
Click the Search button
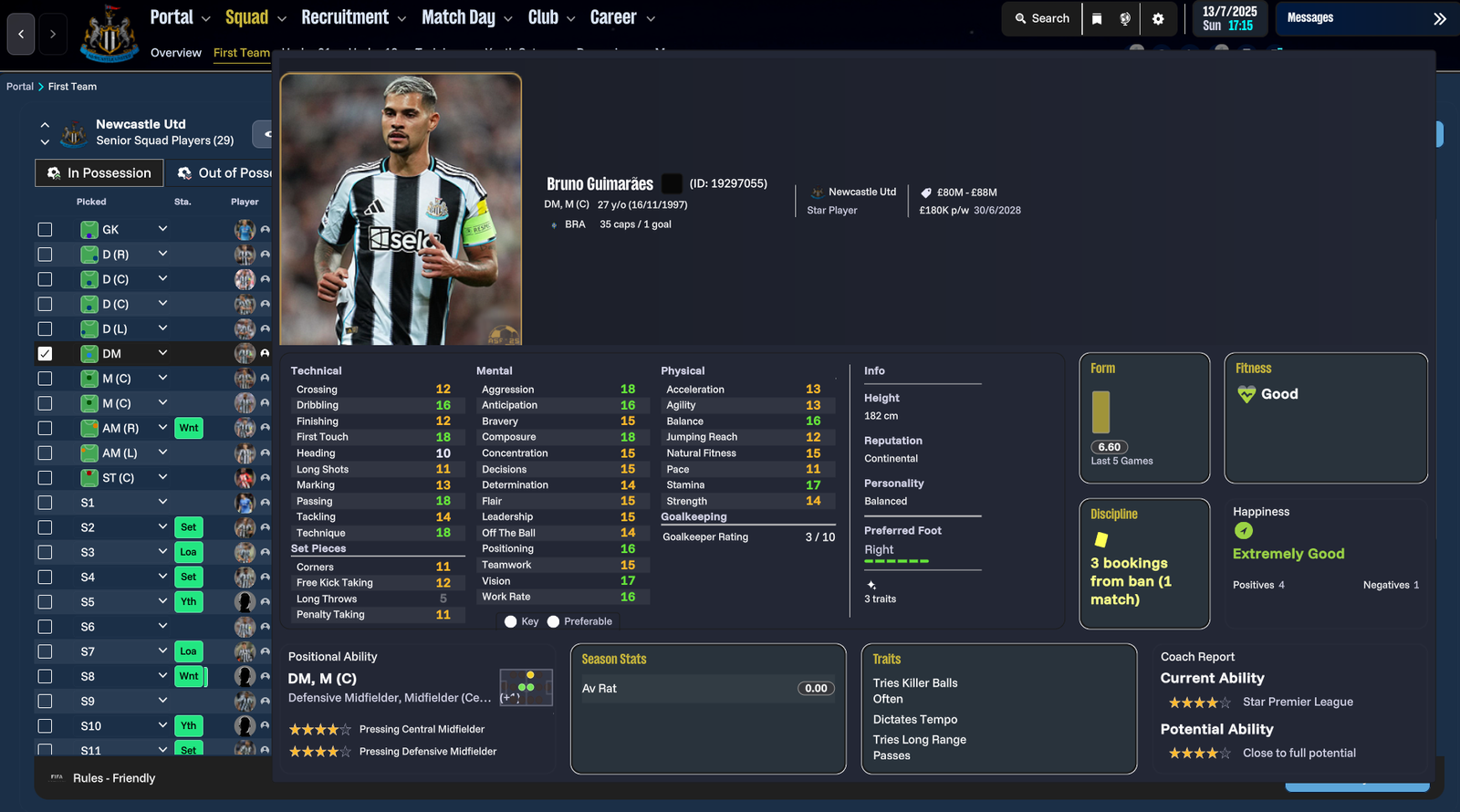coord(1042,18)
